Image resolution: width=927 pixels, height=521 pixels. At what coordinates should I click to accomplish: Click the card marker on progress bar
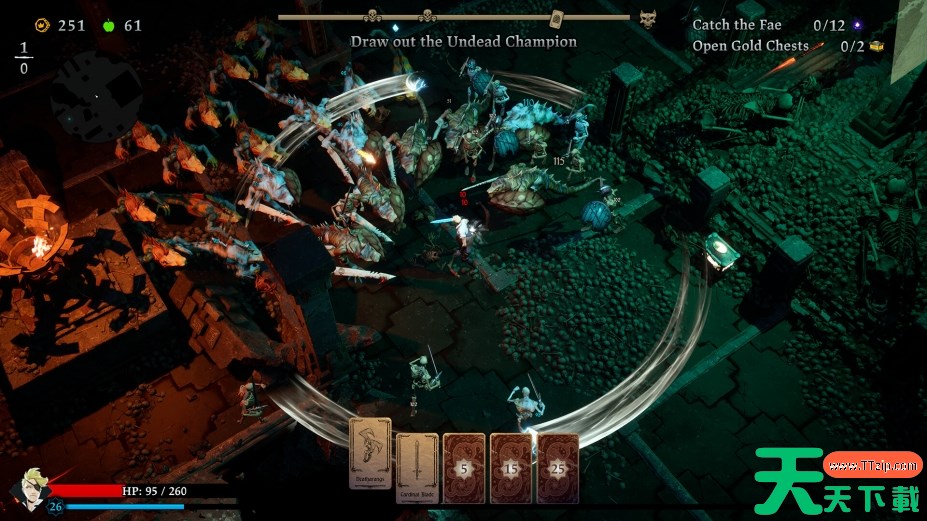coord(557,17)
